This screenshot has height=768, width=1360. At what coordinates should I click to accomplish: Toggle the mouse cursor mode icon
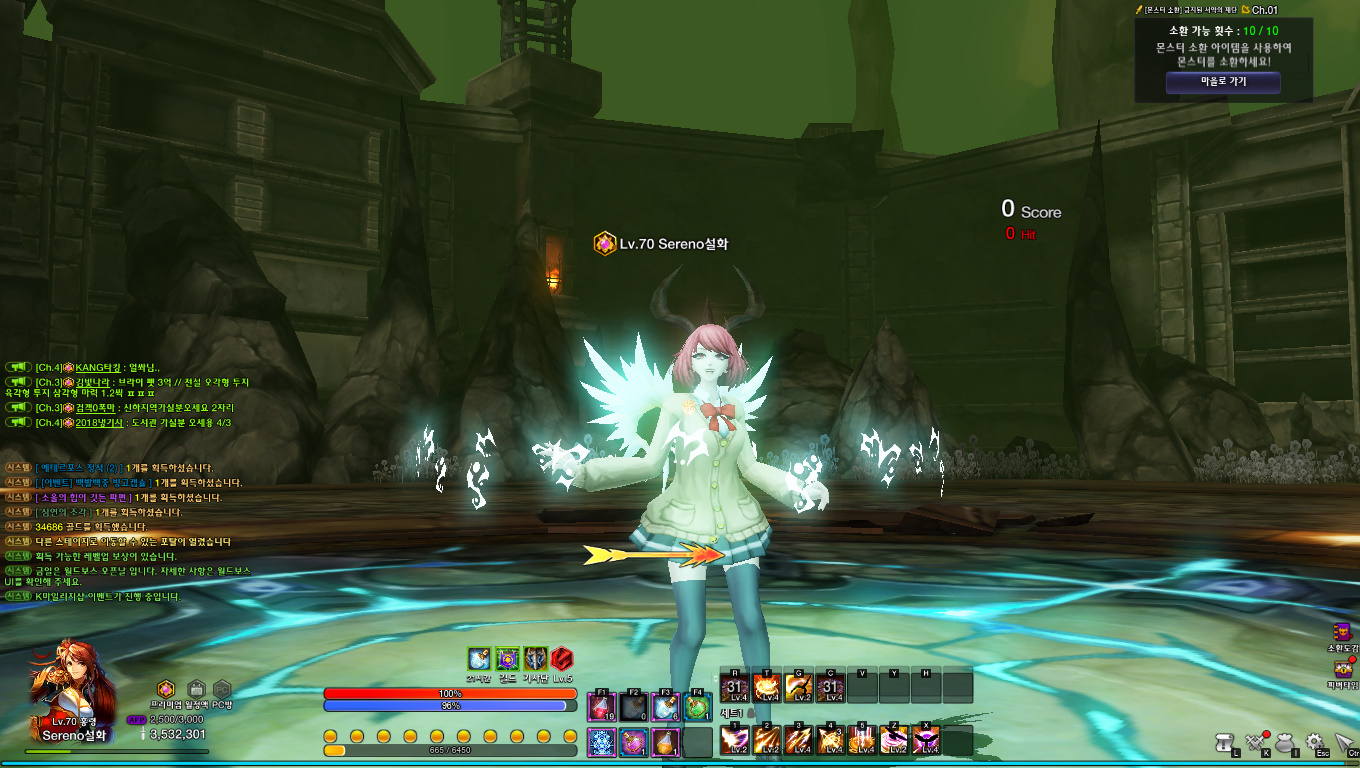1344,742
